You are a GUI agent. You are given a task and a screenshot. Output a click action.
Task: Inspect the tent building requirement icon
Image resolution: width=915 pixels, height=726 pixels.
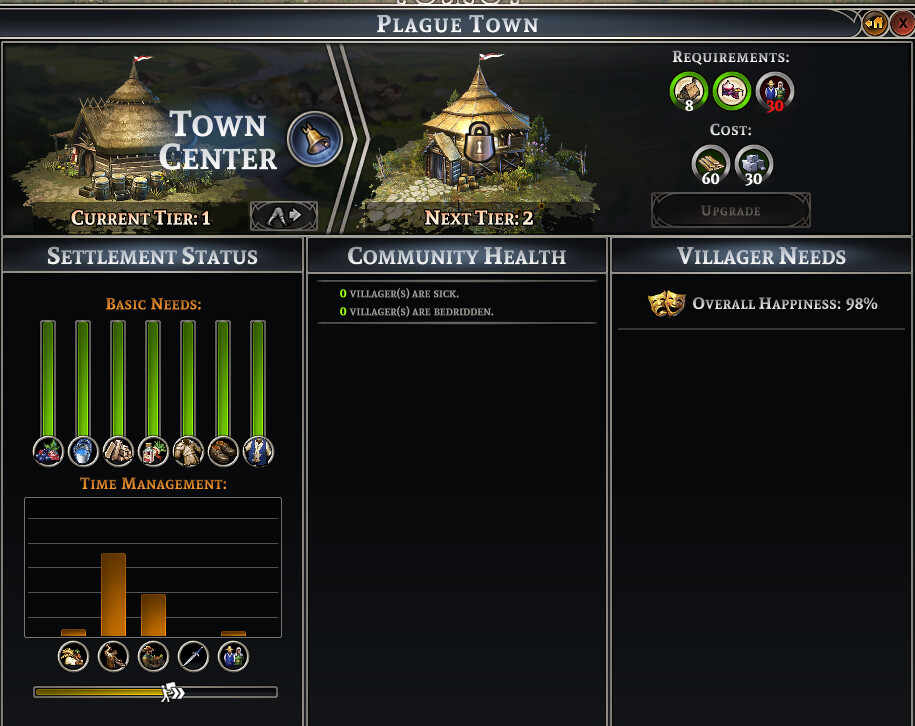[x=732, y=92]
